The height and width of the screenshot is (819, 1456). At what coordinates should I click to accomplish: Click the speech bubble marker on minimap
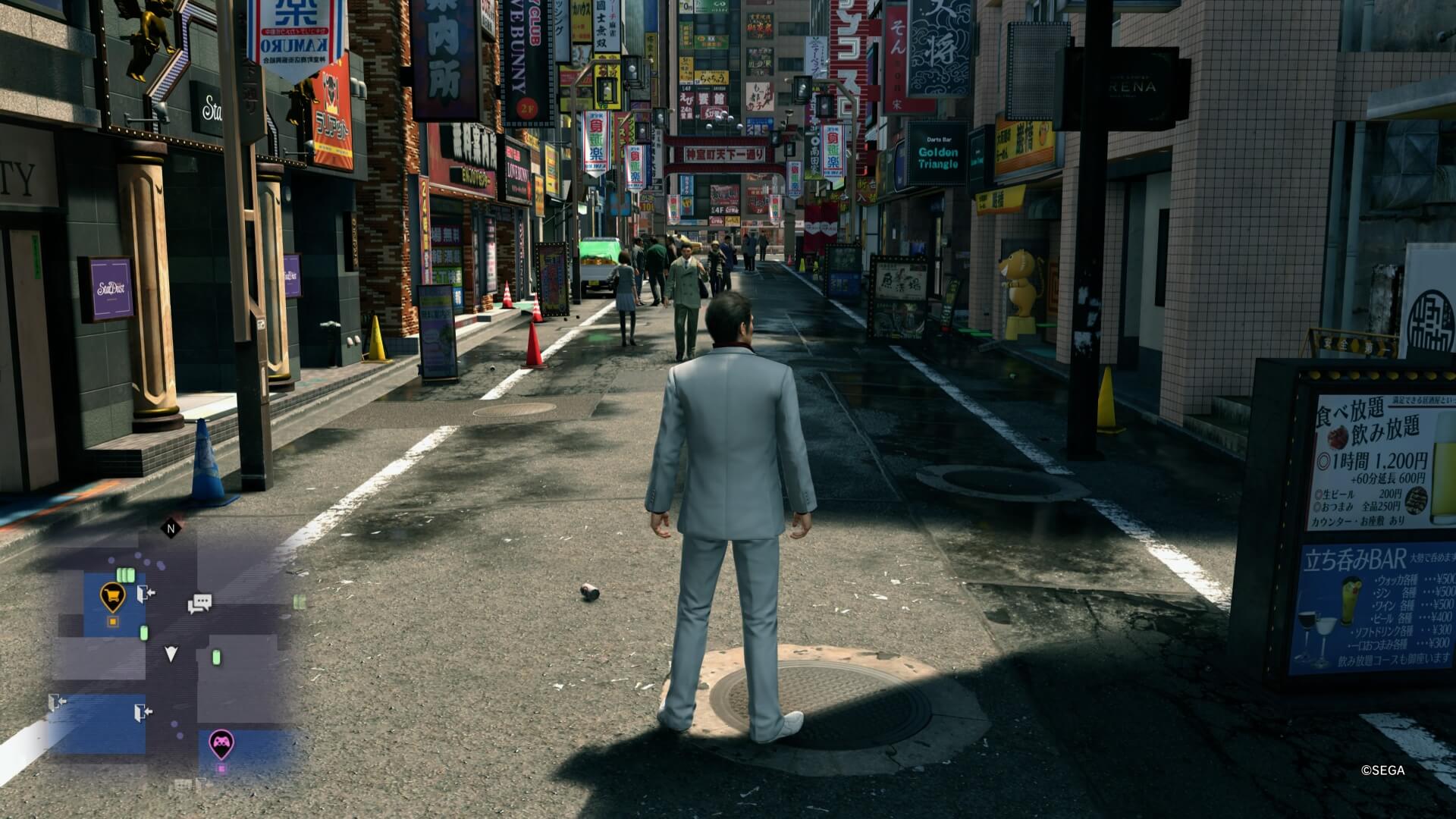click(200, 604)
